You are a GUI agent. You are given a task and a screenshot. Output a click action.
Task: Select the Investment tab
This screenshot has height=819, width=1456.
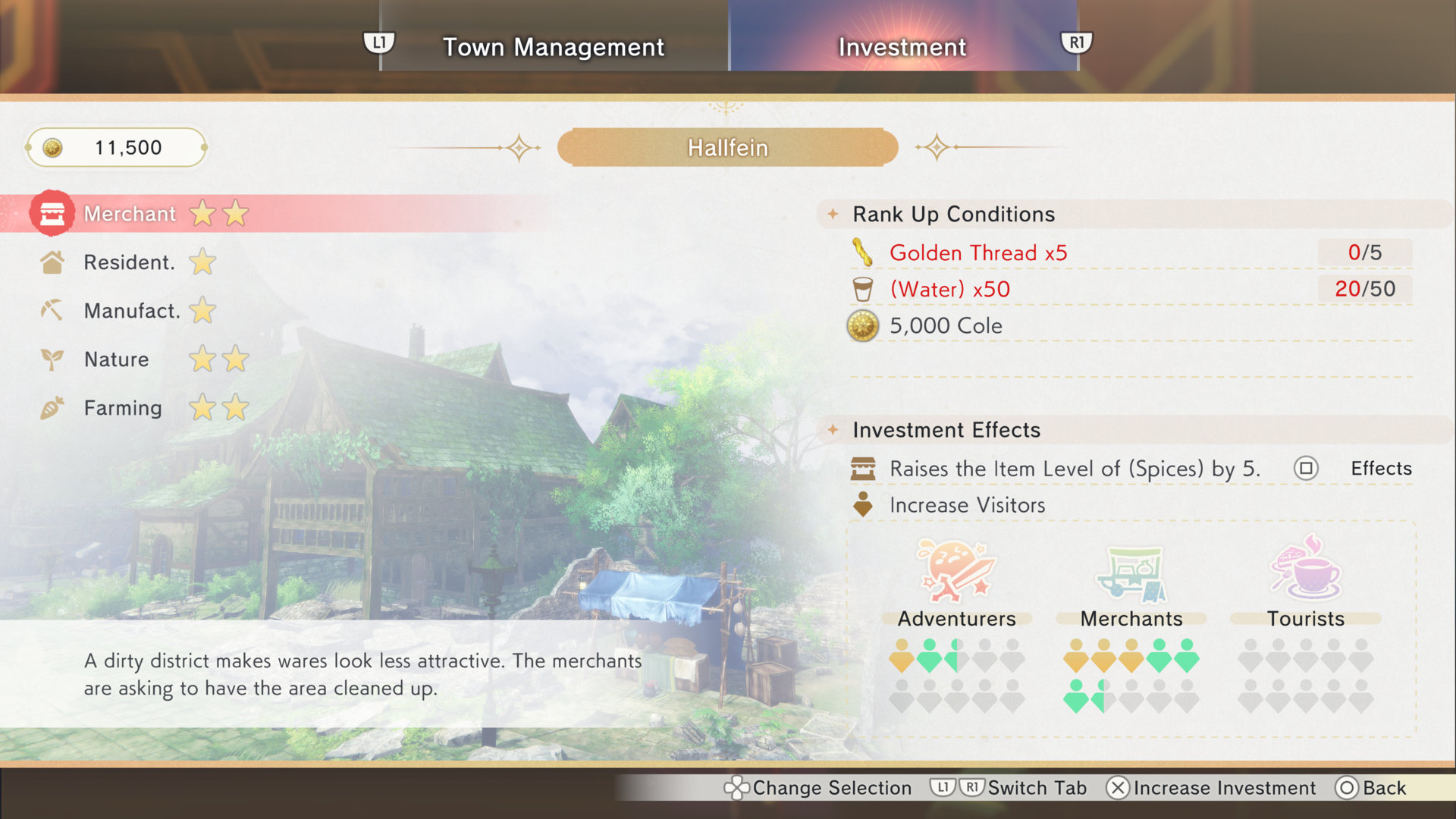[902, 47]
